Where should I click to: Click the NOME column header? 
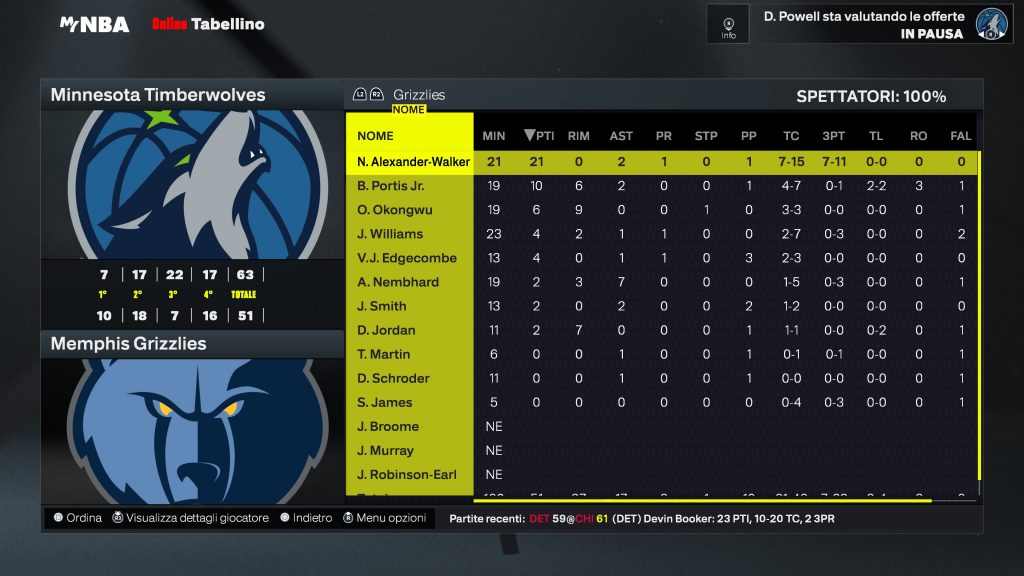(376, 136)
